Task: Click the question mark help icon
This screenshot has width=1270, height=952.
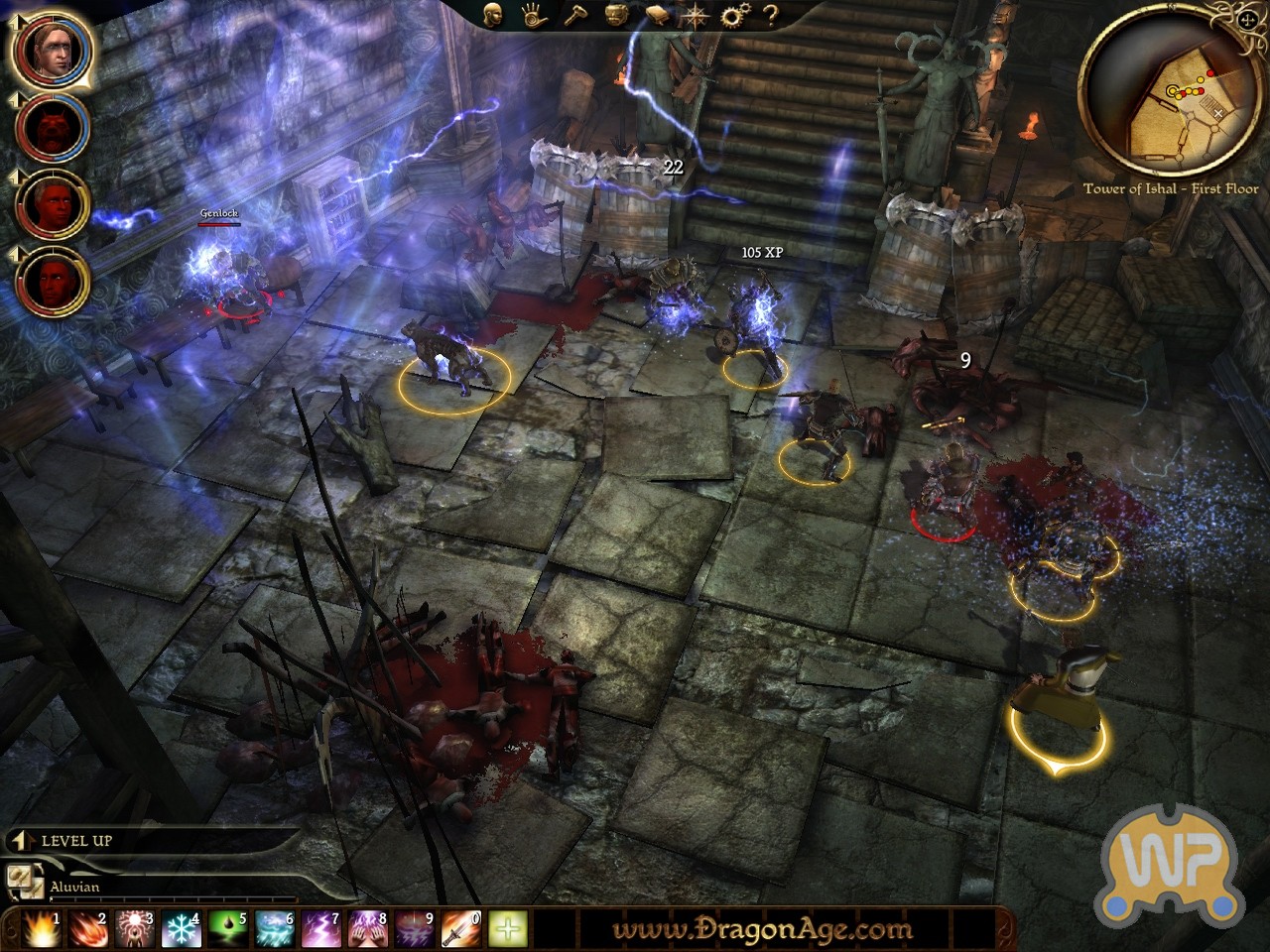Action: pyautogui.click(x=770, y=15)
